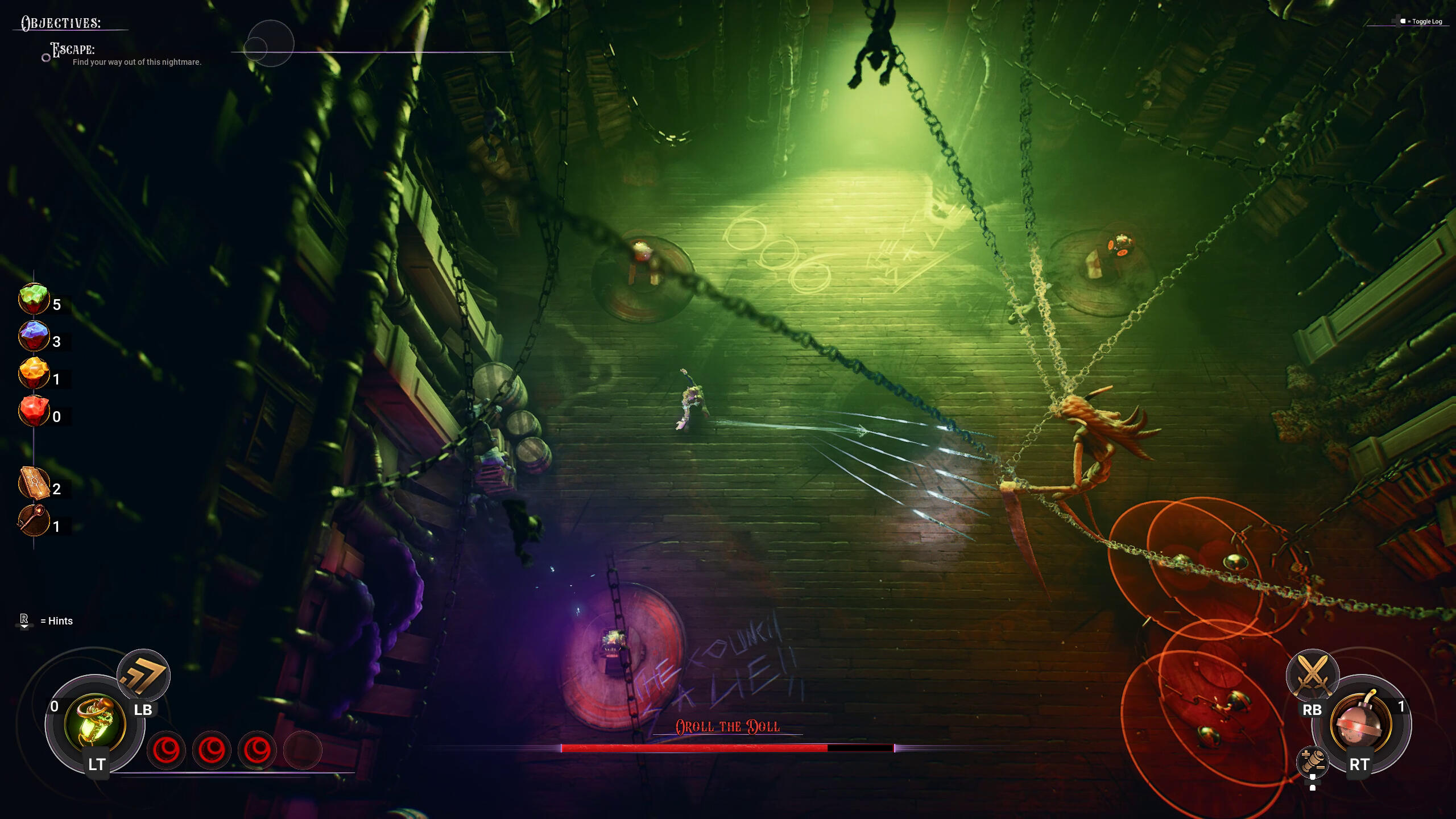Select the blue gem resource icon
This screenshot has width=1456, height=819.
point(34,336)
